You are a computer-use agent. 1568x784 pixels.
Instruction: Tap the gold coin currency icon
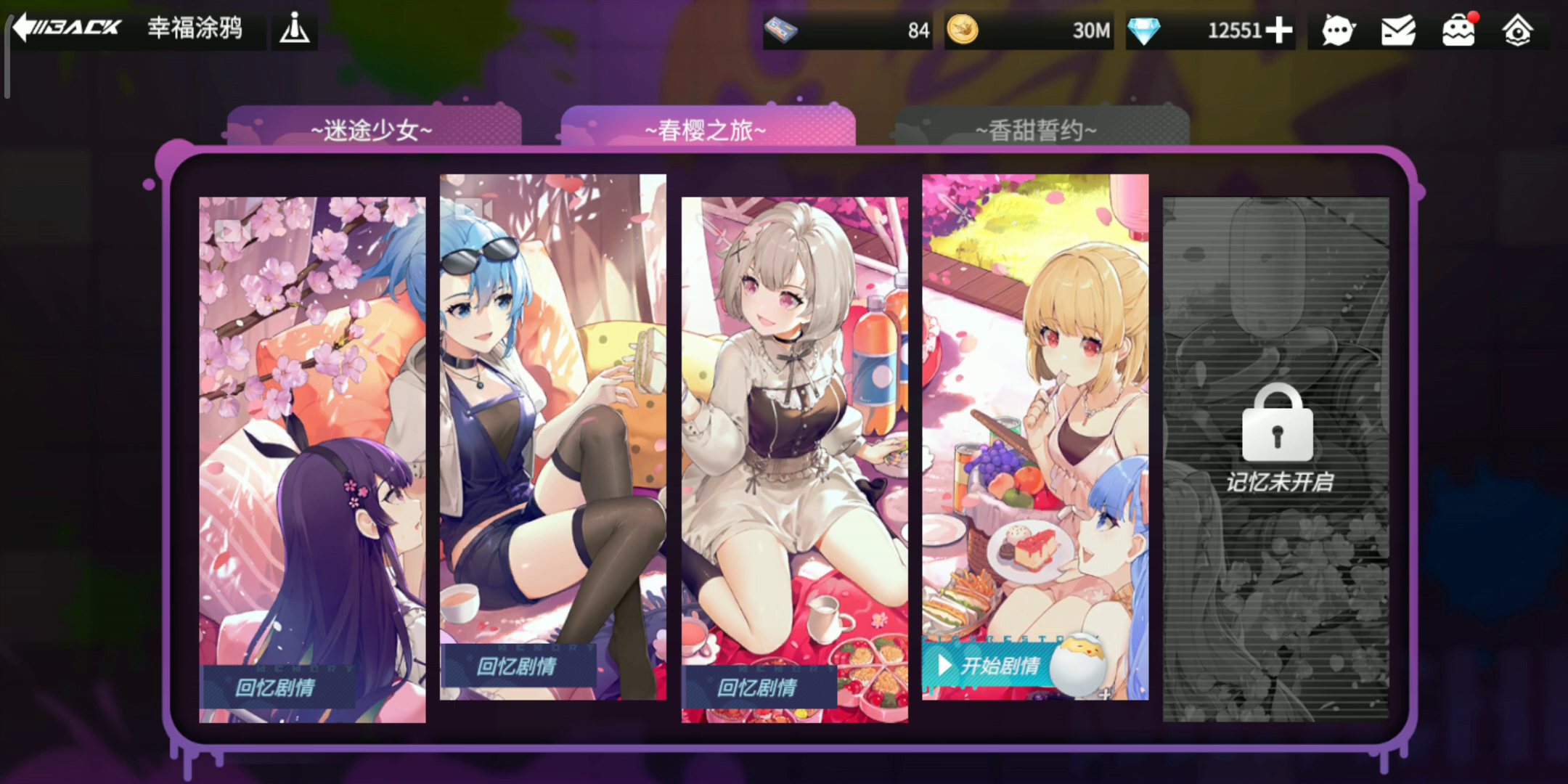[963, 30]
